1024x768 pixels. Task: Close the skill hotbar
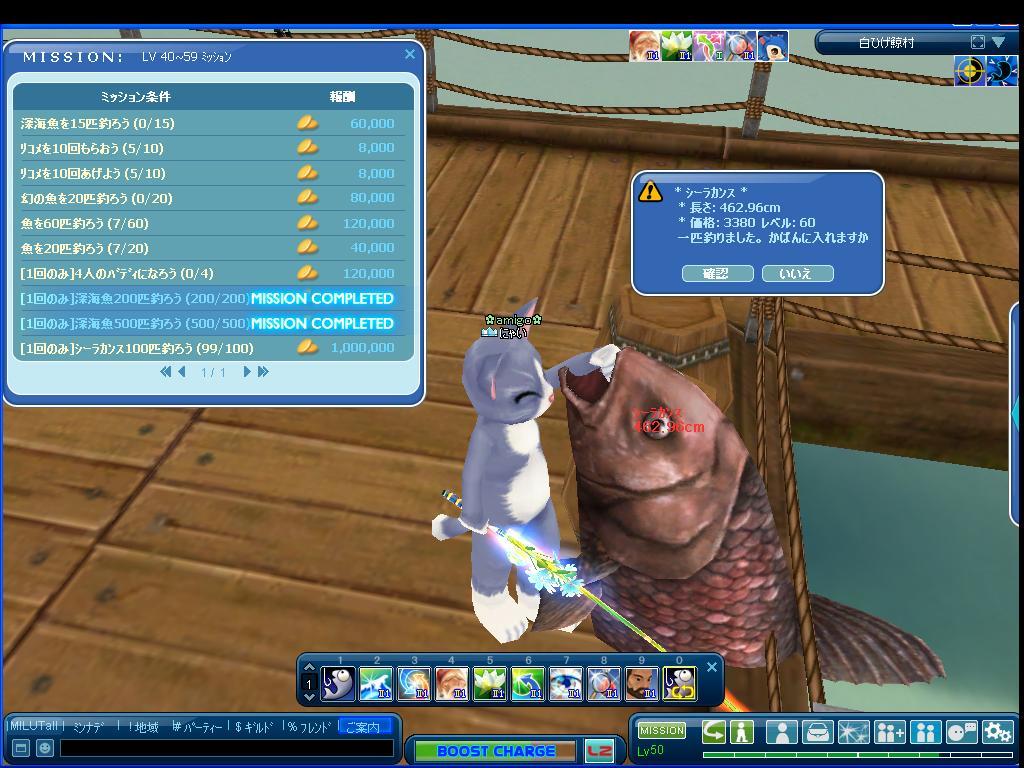712,667
